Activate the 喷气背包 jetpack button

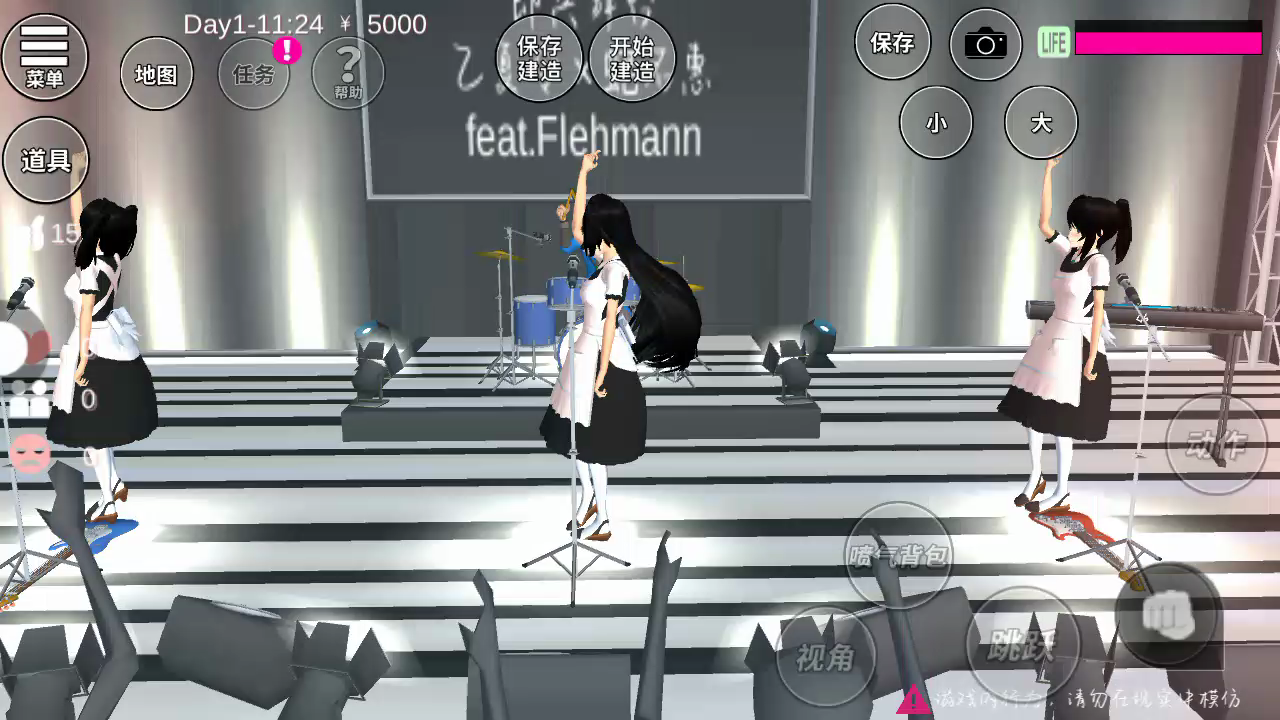coord(898,555)
